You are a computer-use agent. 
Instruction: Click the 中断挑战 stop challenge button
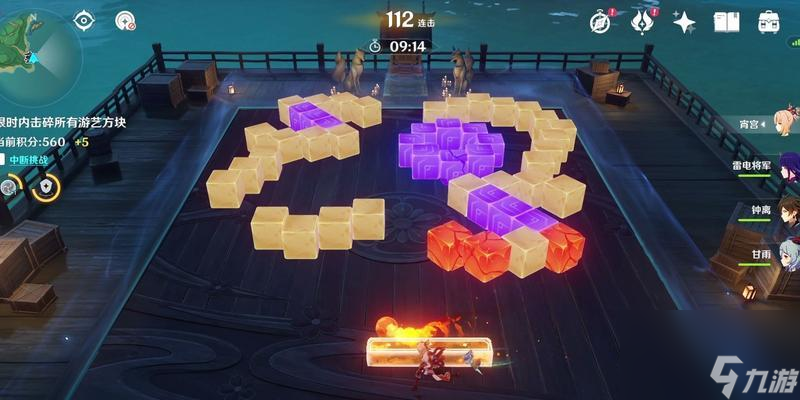30,160
